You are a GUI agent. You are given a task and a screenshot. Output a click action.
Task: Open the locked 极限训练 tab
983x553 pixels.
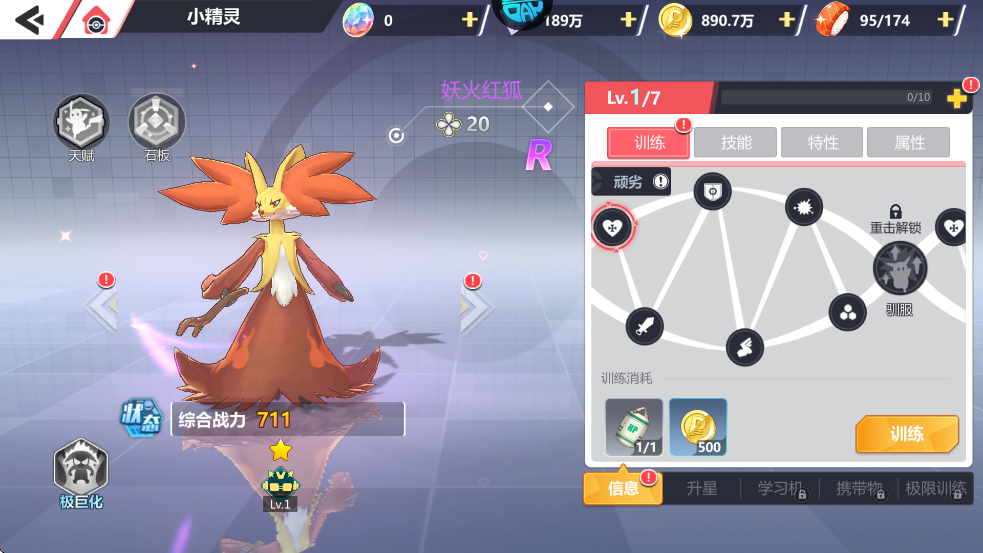point(935,489)
